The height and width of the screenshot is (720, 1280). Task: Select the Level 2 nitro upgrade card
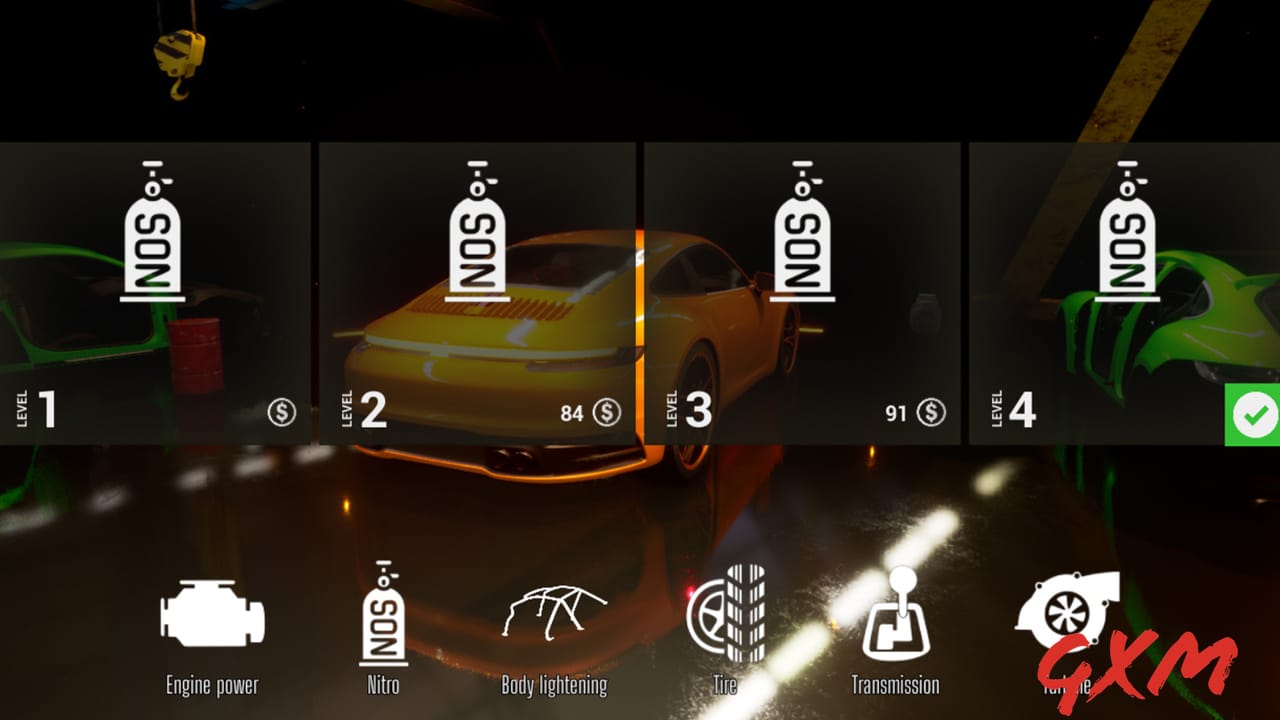point(480,290)
